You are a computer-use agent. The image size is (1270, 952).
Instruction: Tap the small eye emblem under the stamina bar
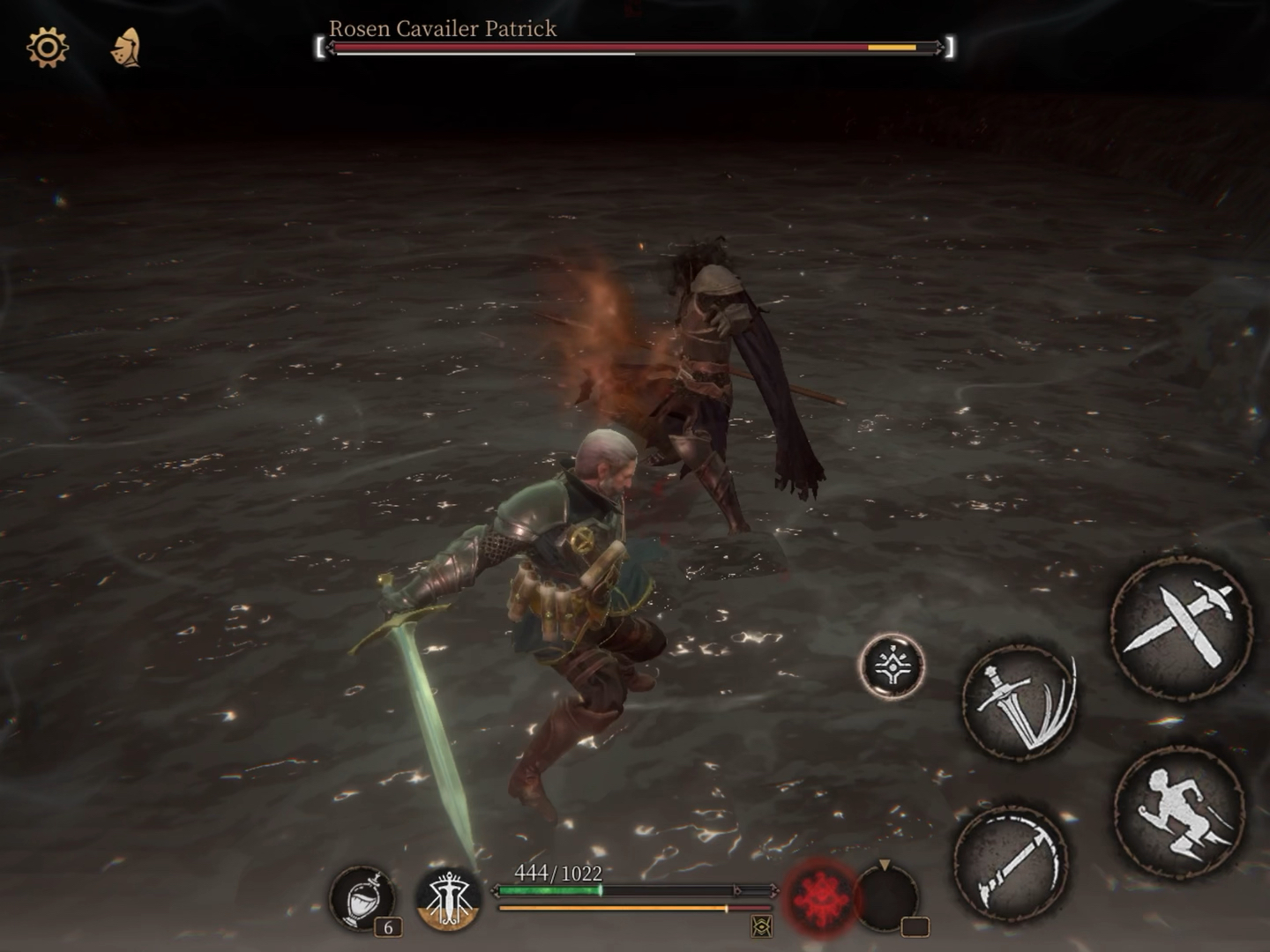(x=761, y=926)
